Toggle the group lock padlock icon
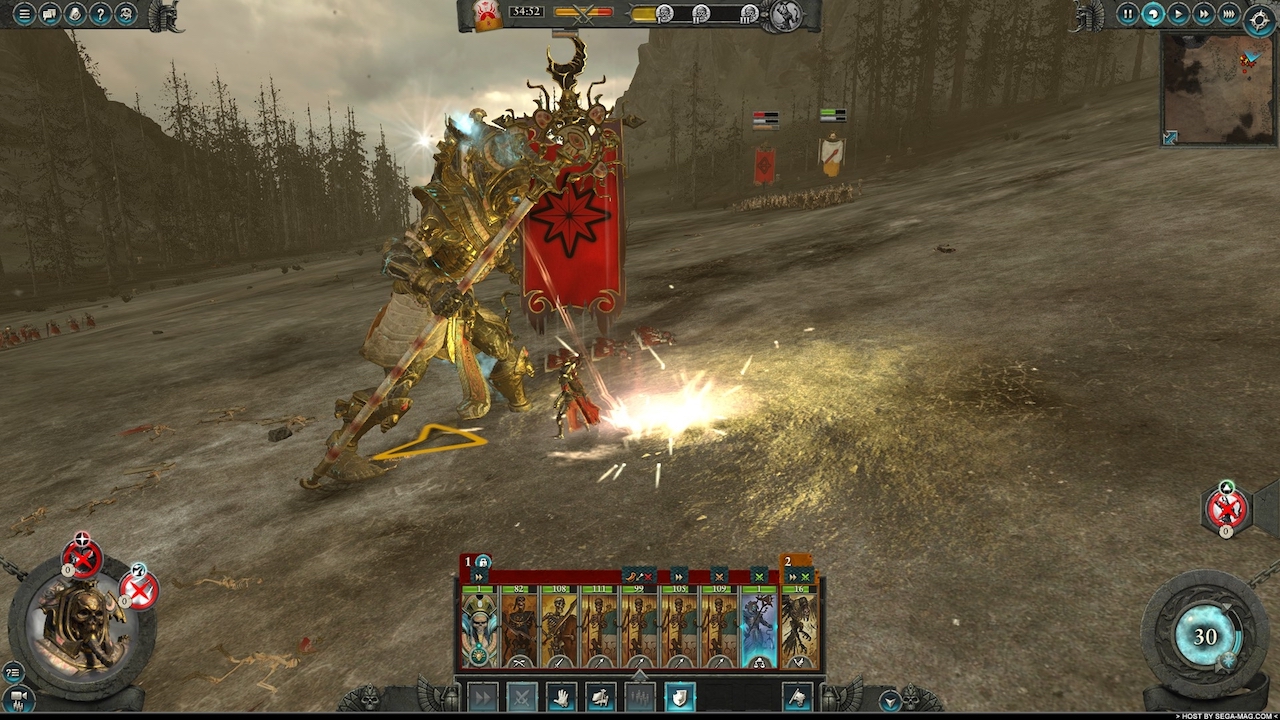This screenshot has height=720, width=1280. [483, 562]
